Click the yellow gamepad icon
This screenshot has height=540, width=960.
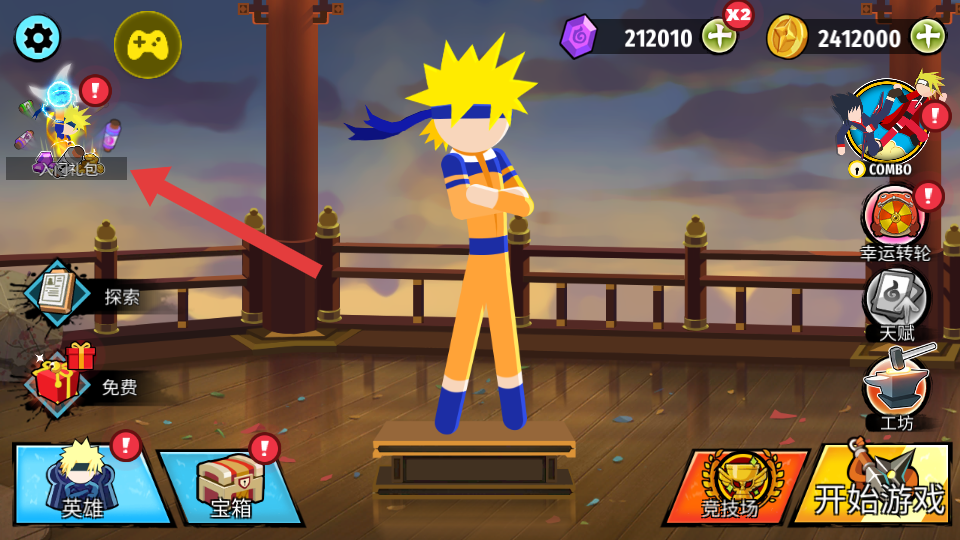pyautogui.click(x=147, y=44)
